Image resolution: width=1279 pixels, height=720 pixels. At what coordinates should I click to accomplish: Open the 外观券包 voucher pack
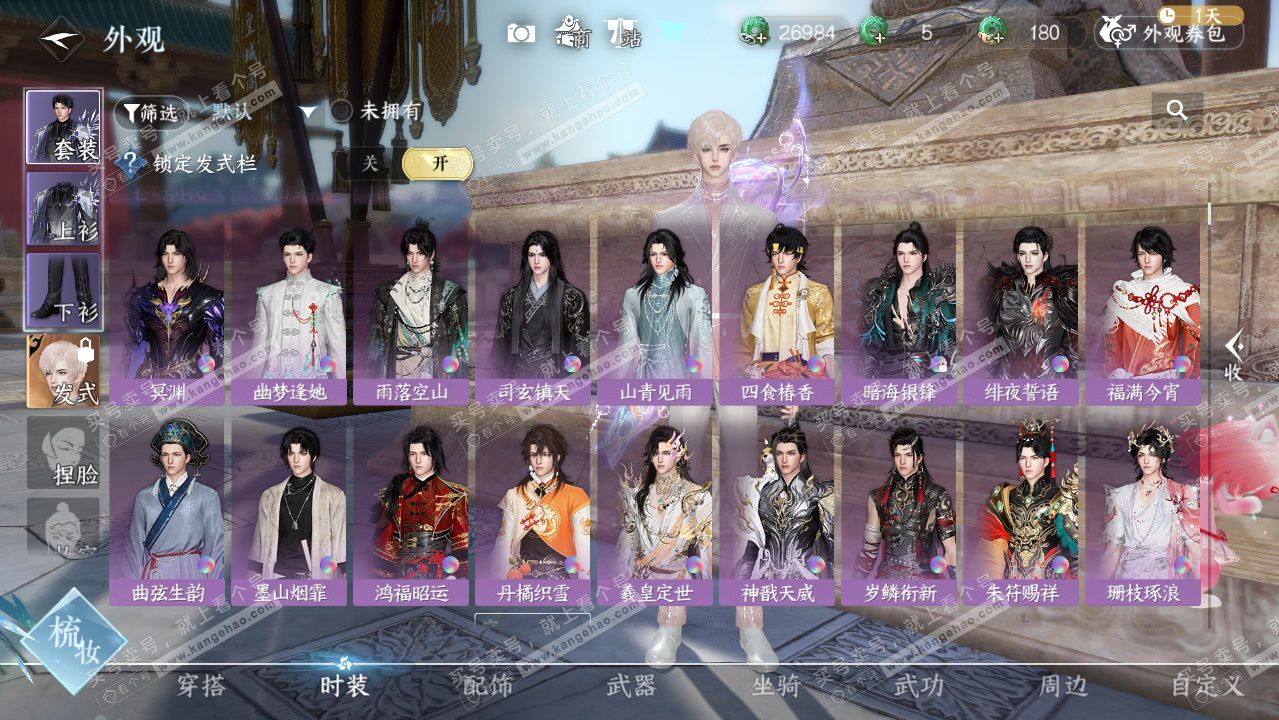(x=1170, y=33)
